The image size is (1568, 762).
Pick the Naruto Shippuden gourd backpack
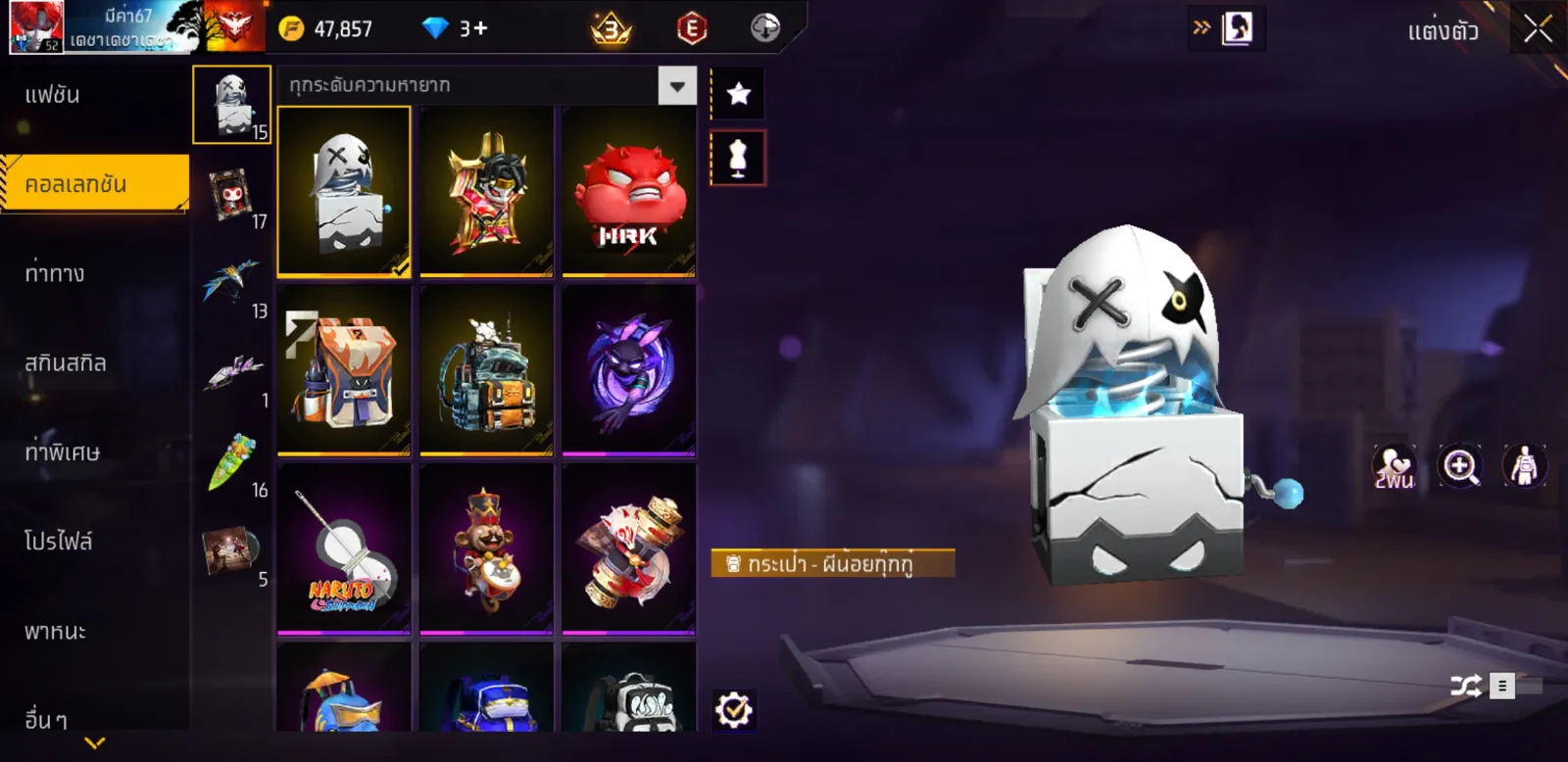coord(344,549)
